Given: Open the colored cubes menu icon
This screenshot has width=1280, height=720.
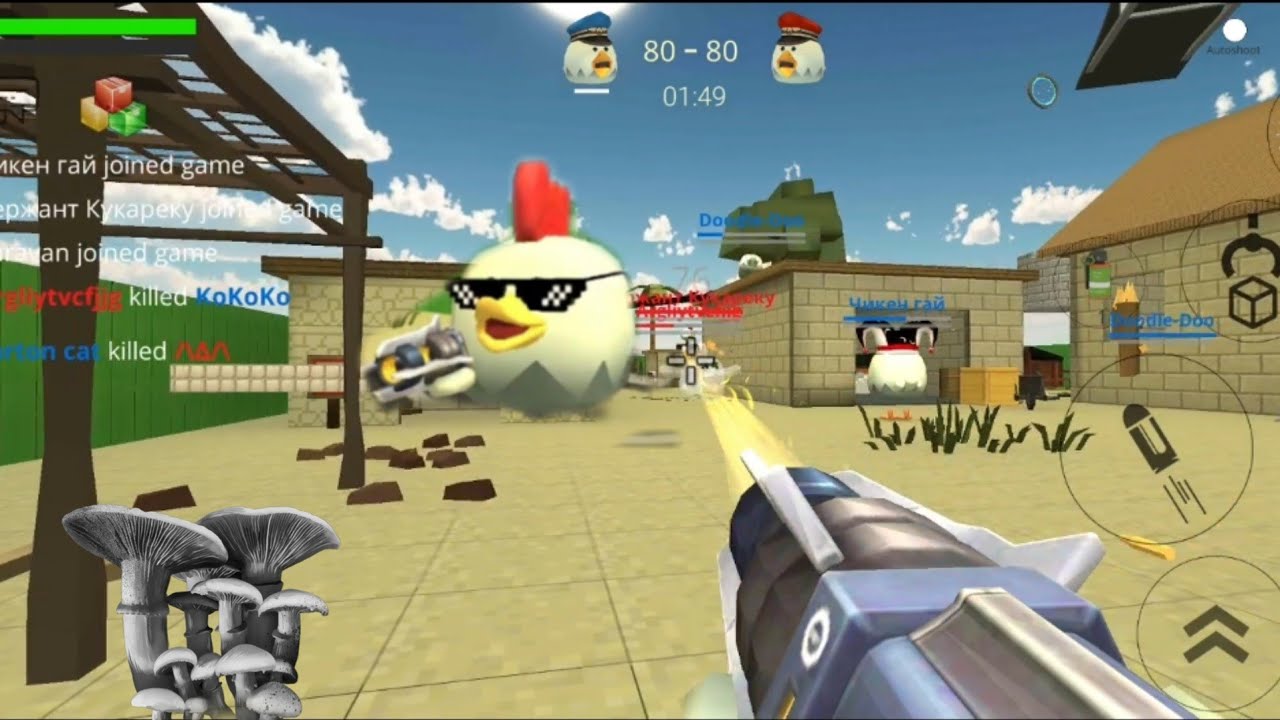Looking at the screenshot, I should 113,106.
